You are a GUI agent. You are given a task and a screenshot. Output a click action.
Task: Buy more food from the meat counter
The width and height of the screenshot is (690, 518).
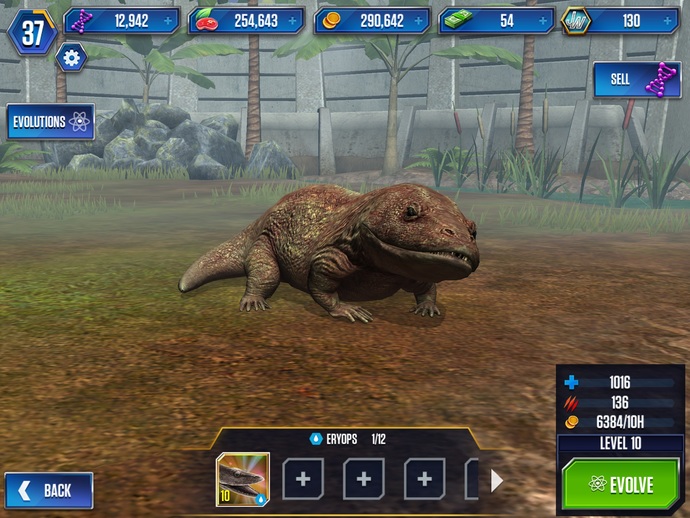click(x=292, y=20)
